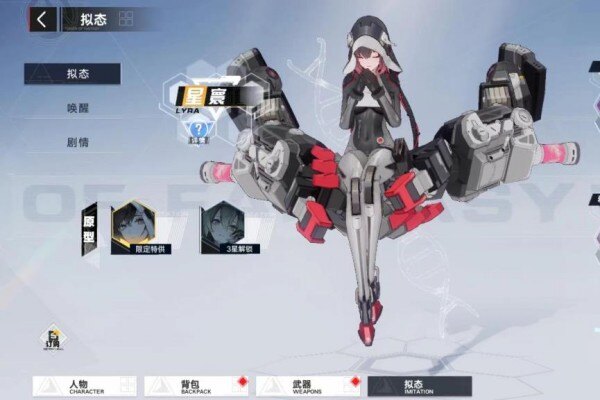Go back with the top-left arrow
The width and height of the screenshot is (600, 400).
click(x=42, y=19)
